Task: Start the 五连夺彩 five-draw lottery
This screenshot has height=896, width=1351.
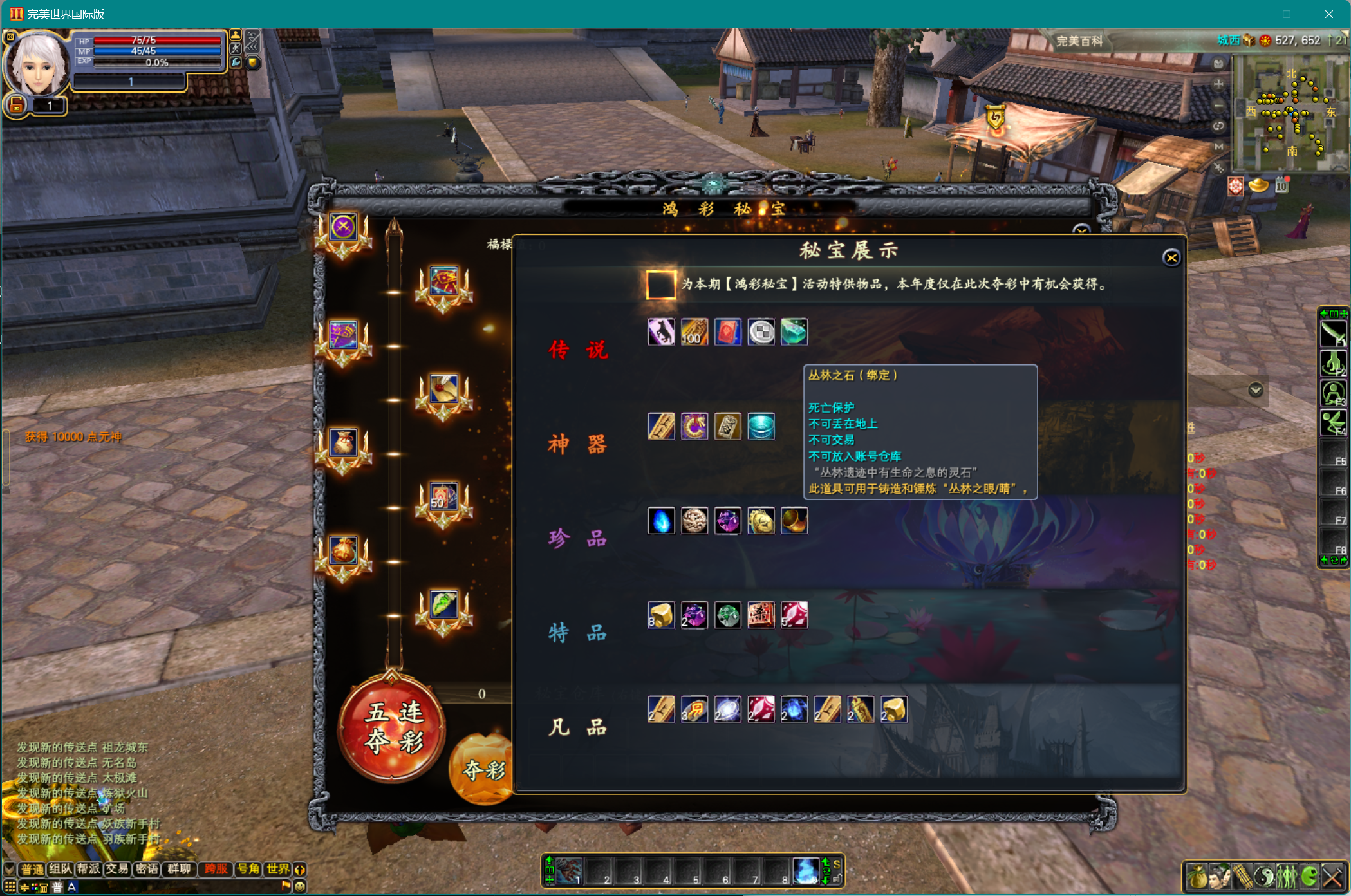Action: 393,727
